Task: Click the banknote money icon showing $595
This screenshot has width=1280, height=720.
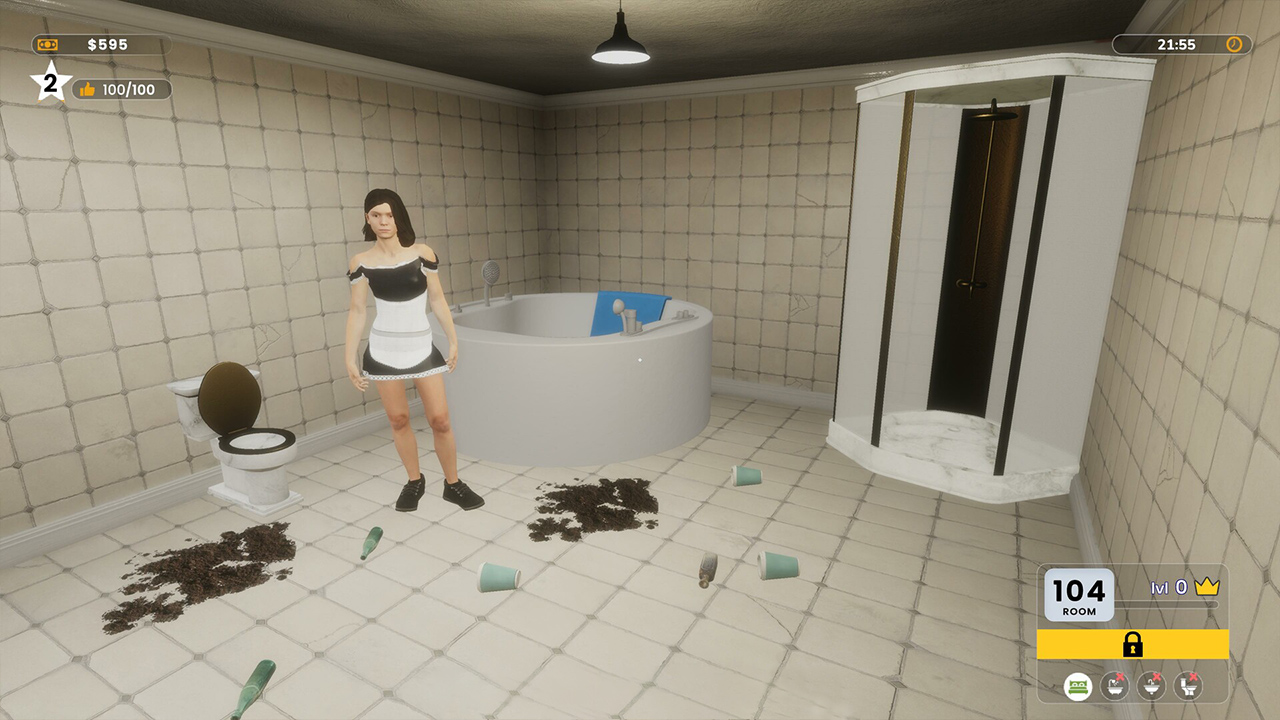Action: click(45, 43)
